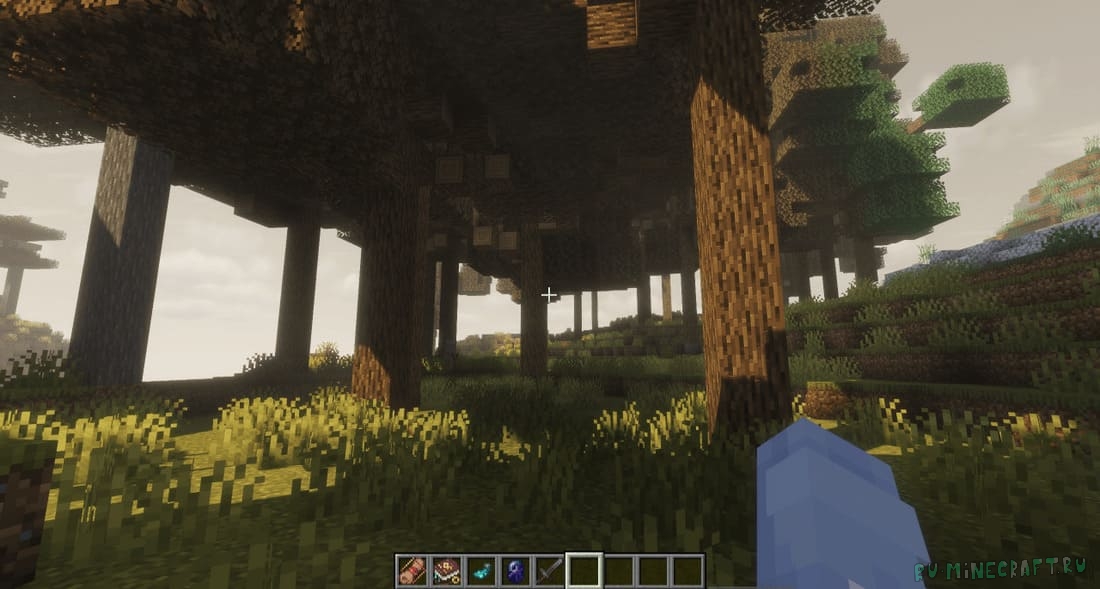Select the dark blue orb slot

(x=515, y=571)
